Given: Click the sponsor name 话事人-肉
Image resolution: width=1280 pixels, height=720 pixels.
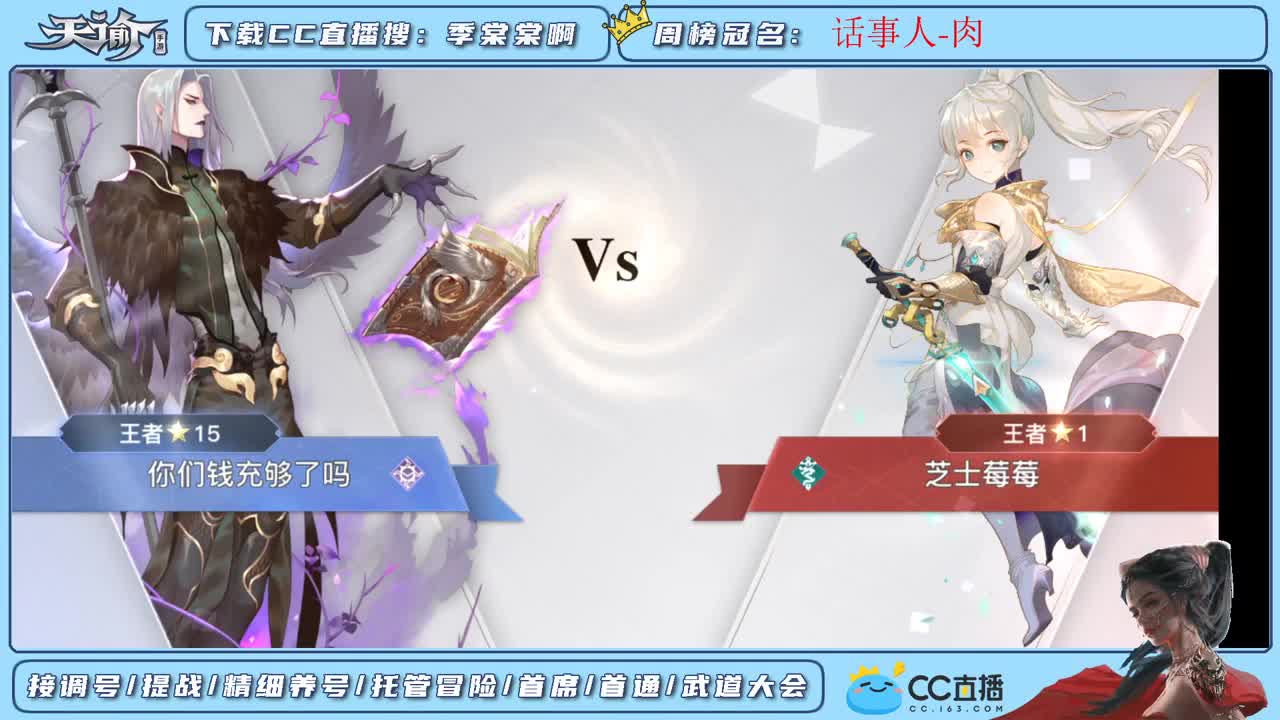Looking at the screenshot, I should click(907, 30).
